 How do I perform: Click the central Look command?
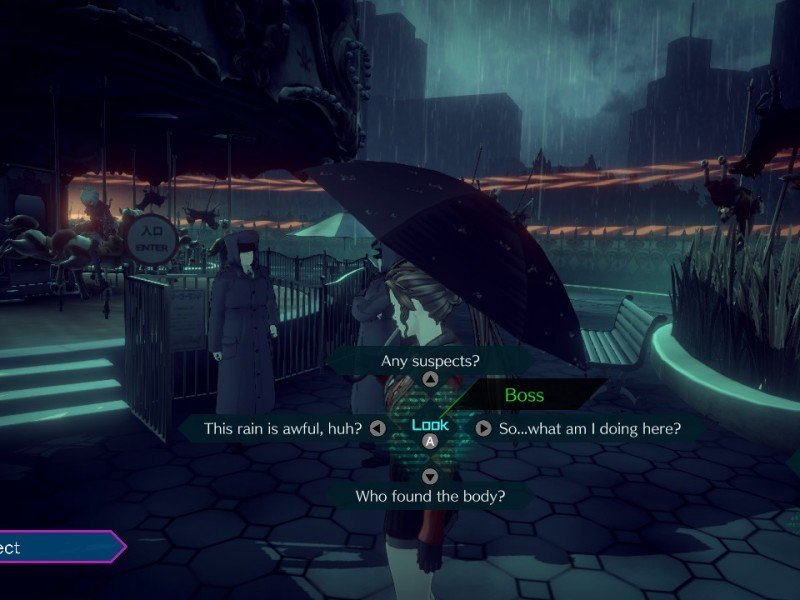pos(430,426)
